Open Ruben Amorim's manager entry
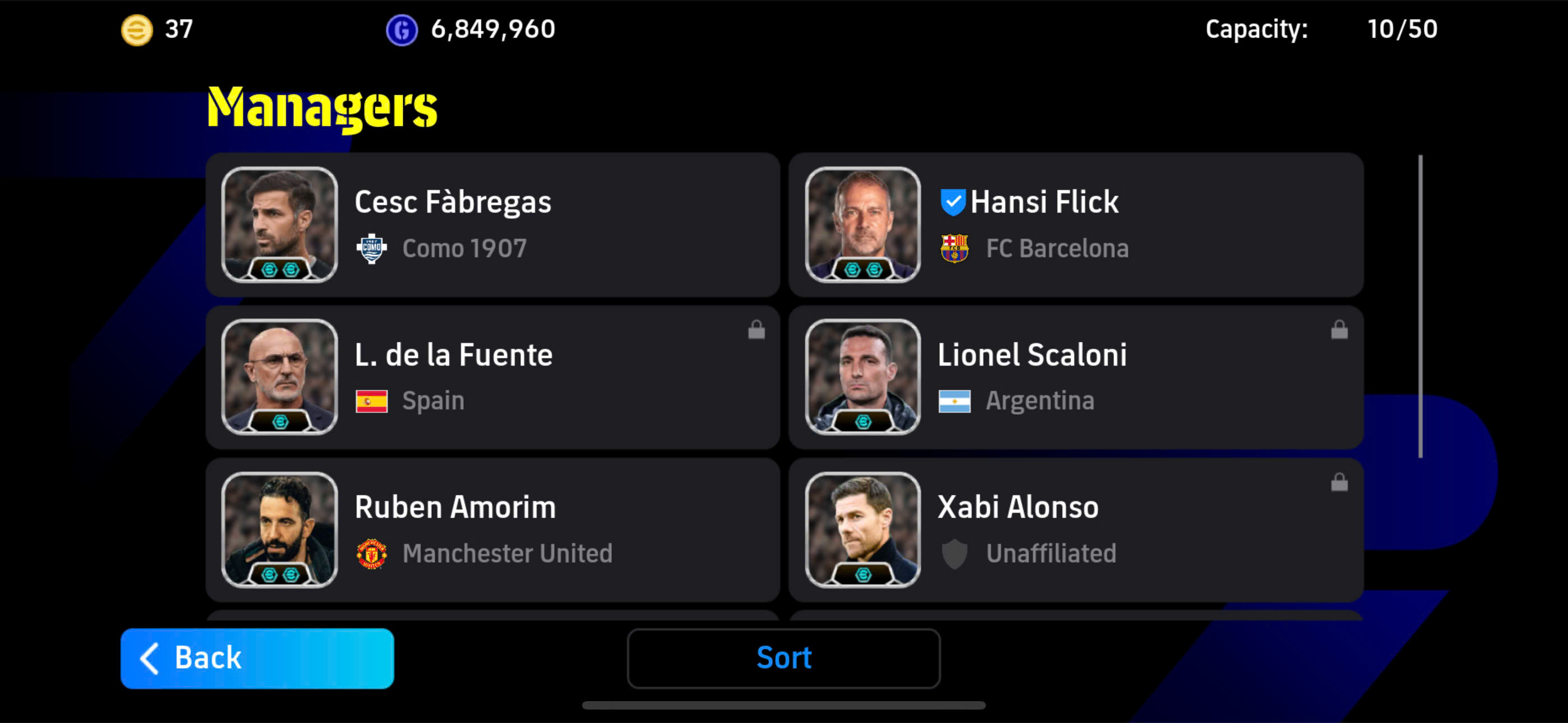1568x723 pixels. (x=492, y=530)
